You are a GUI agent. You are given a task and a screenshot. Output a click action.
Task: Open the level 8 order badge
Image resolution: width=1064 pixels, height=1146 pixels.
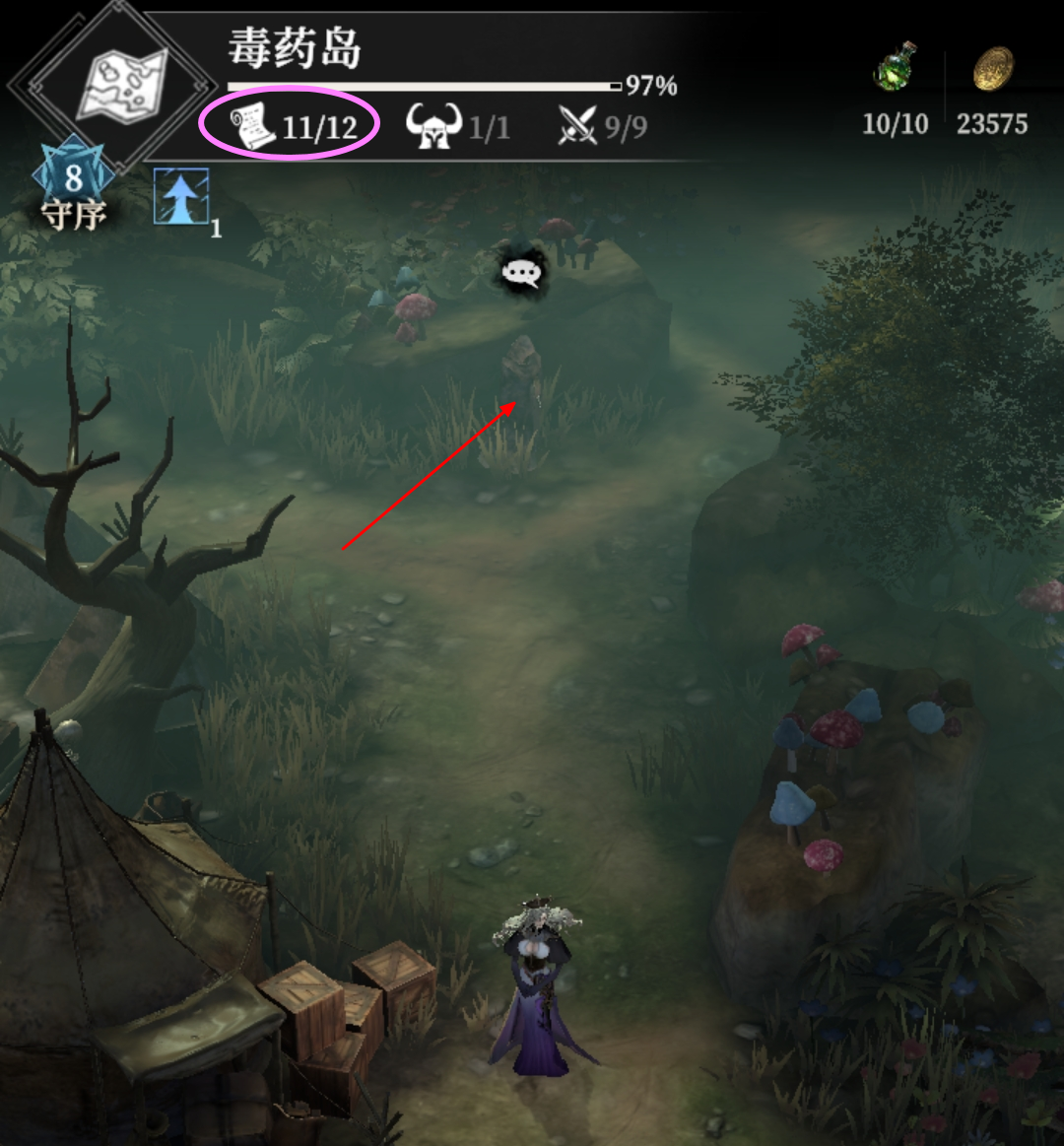[x=73, y=180]
